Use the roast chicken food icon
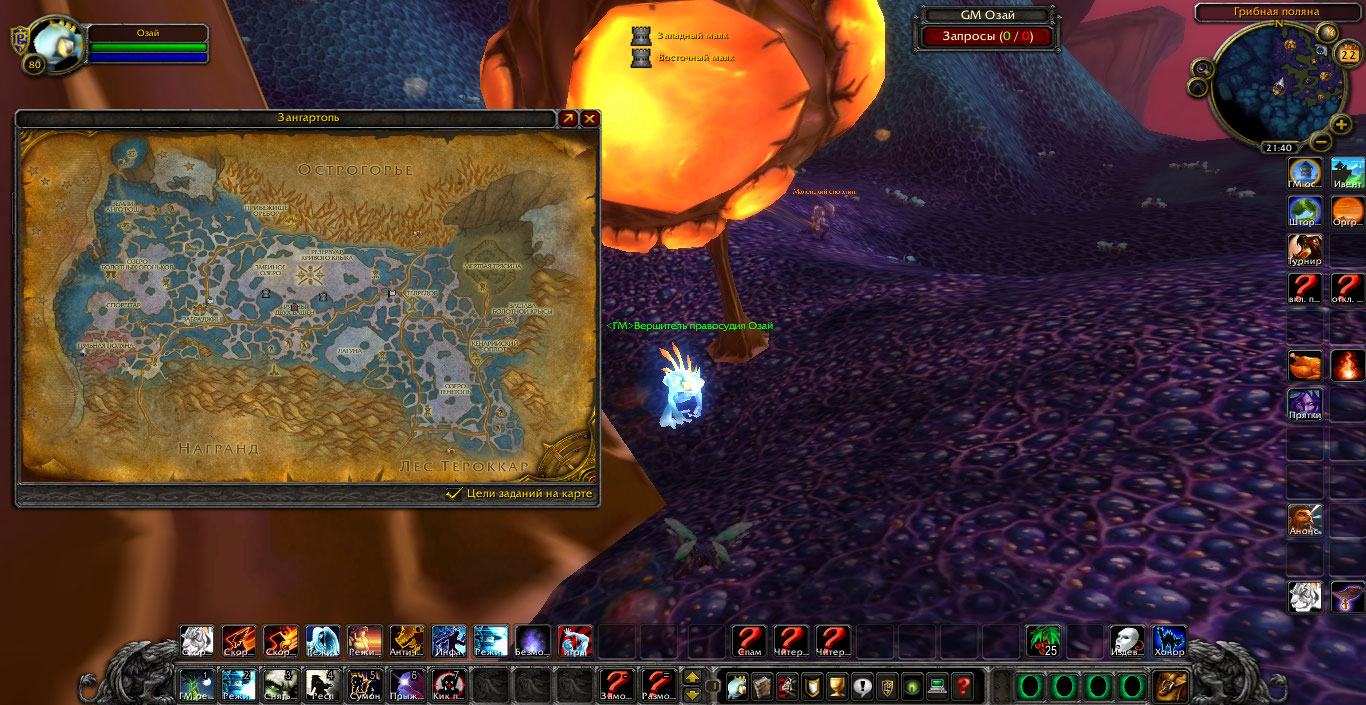This screenshot has width=1366, height=705. pos(1305,366)
